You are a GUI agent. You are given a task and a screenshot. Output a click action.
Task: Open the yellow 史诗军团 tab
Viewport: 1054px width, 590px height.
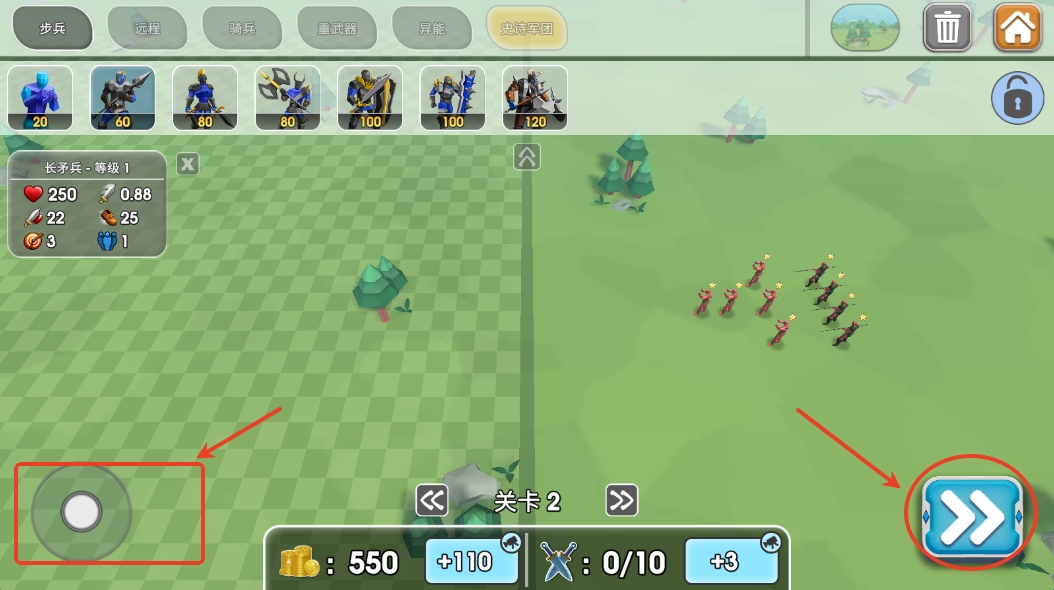point(527,28)
